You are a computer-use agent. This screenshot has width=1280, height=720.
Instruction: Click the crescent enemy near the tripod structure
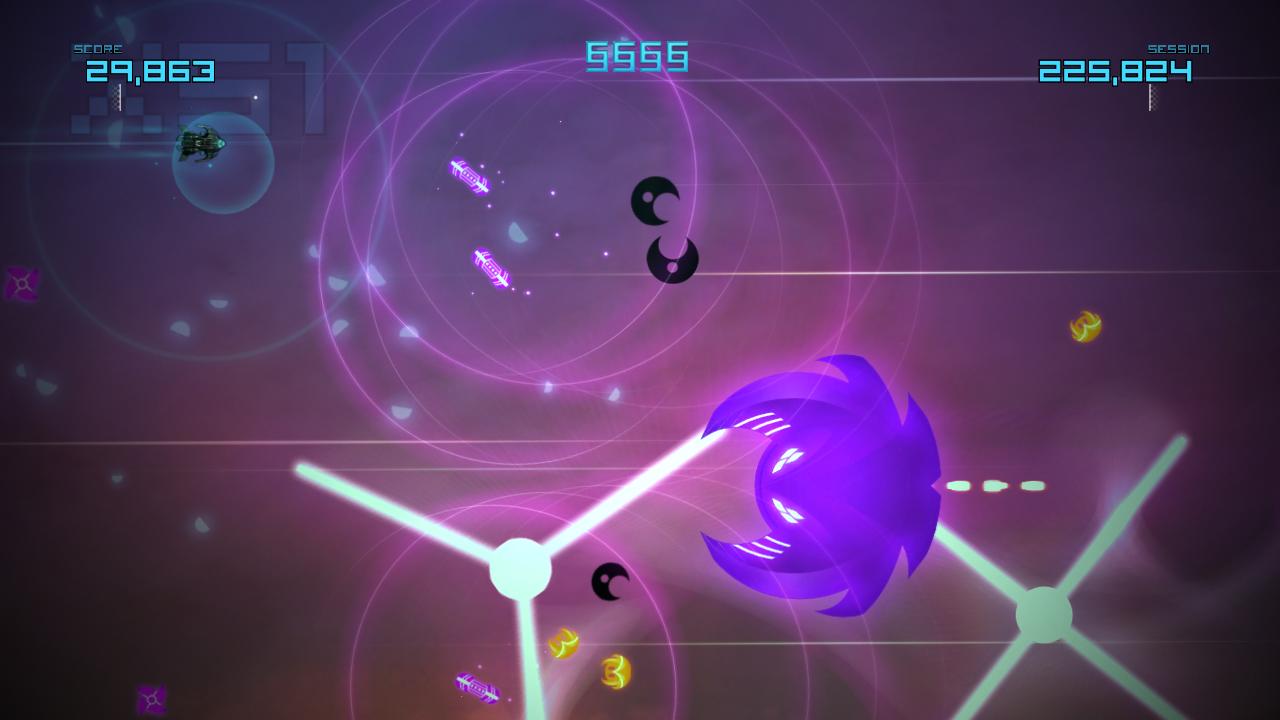point(610,580)
